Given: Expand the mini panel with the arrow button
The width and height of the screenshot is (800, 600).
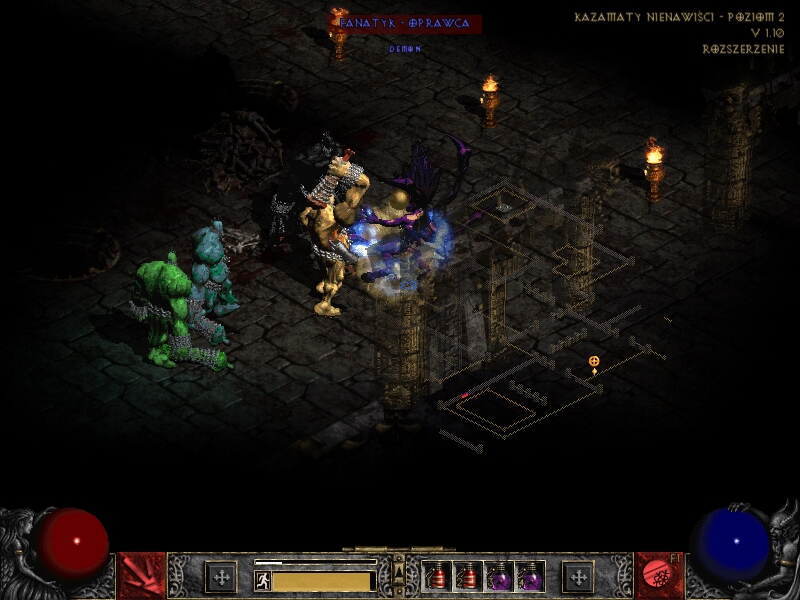Looking at the screenshot, I should click(399, 570).
